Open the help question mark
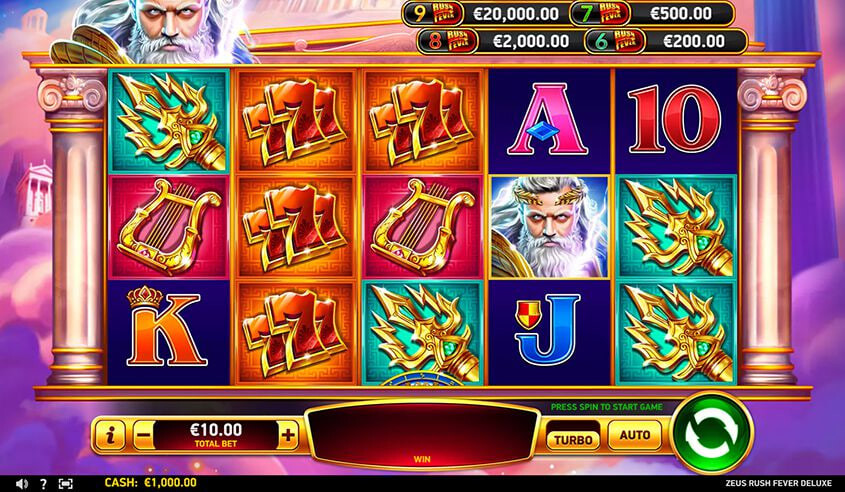This screenshot has width=845, height=492. pos(42,483)
